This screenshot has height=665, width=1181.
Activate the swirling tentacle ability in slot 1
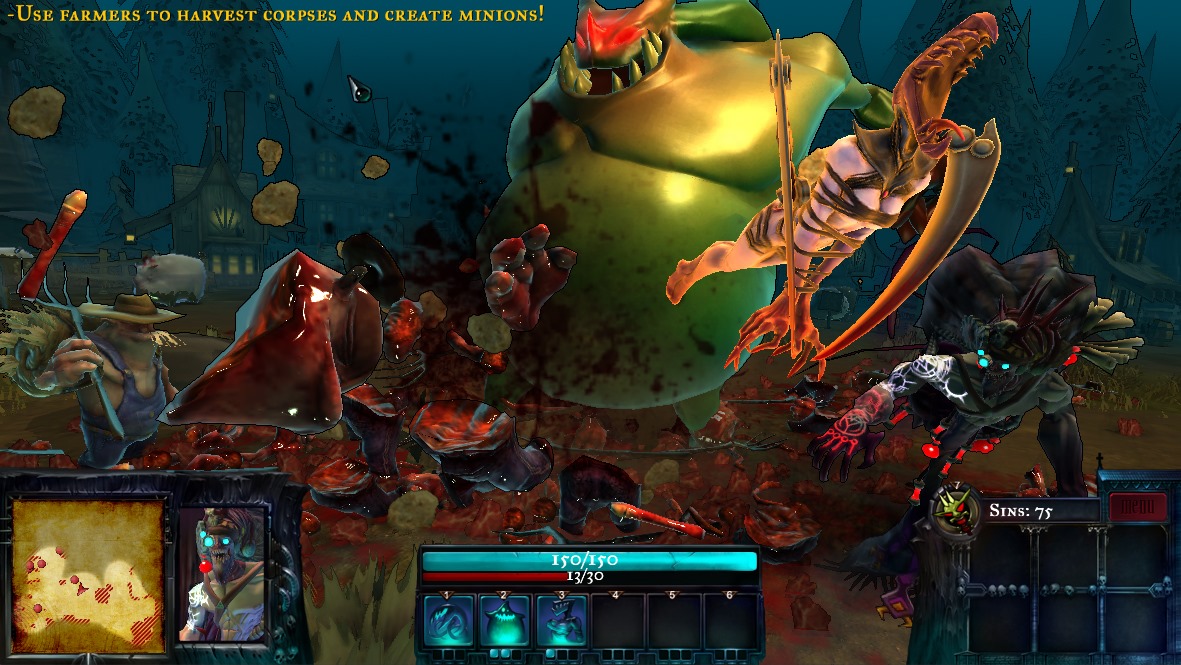point(447,621)
